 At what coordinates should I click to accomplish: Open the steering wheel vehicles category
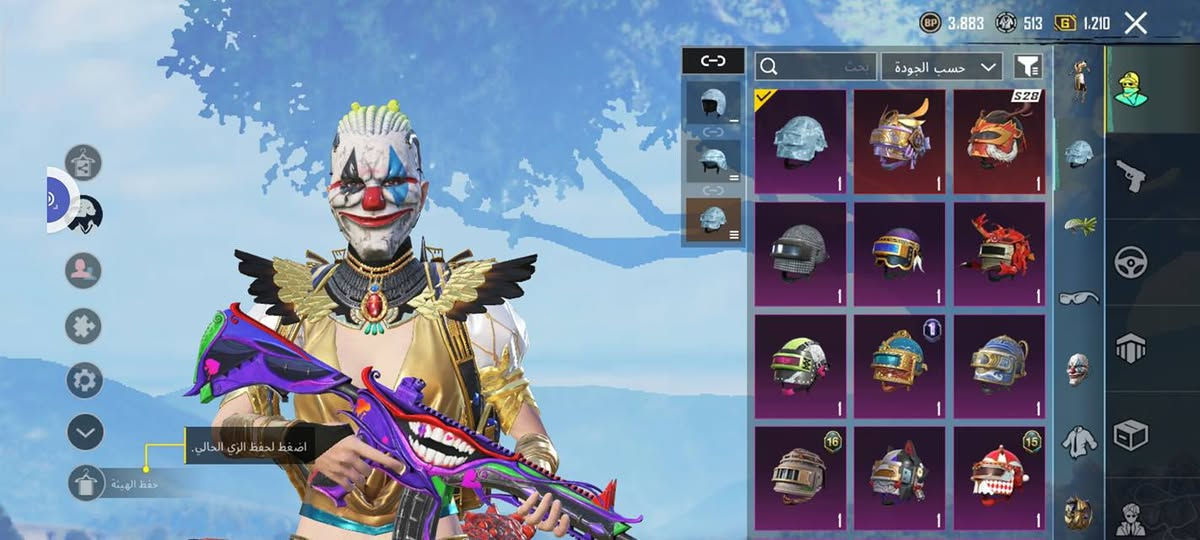click(x=1131, y=261)
